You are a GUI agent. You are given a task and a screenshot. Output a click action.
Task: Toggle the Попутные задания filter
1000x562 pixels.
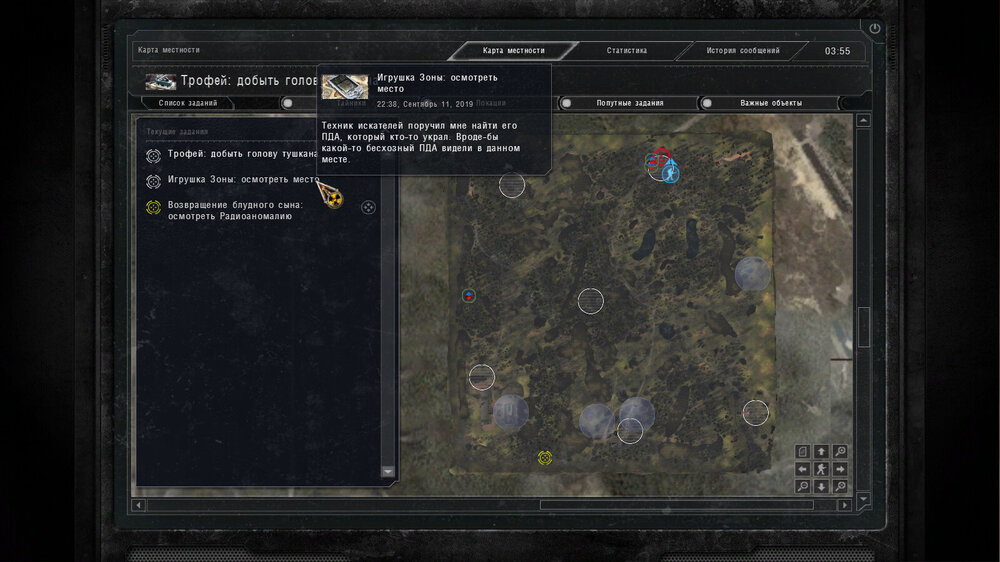629,103
